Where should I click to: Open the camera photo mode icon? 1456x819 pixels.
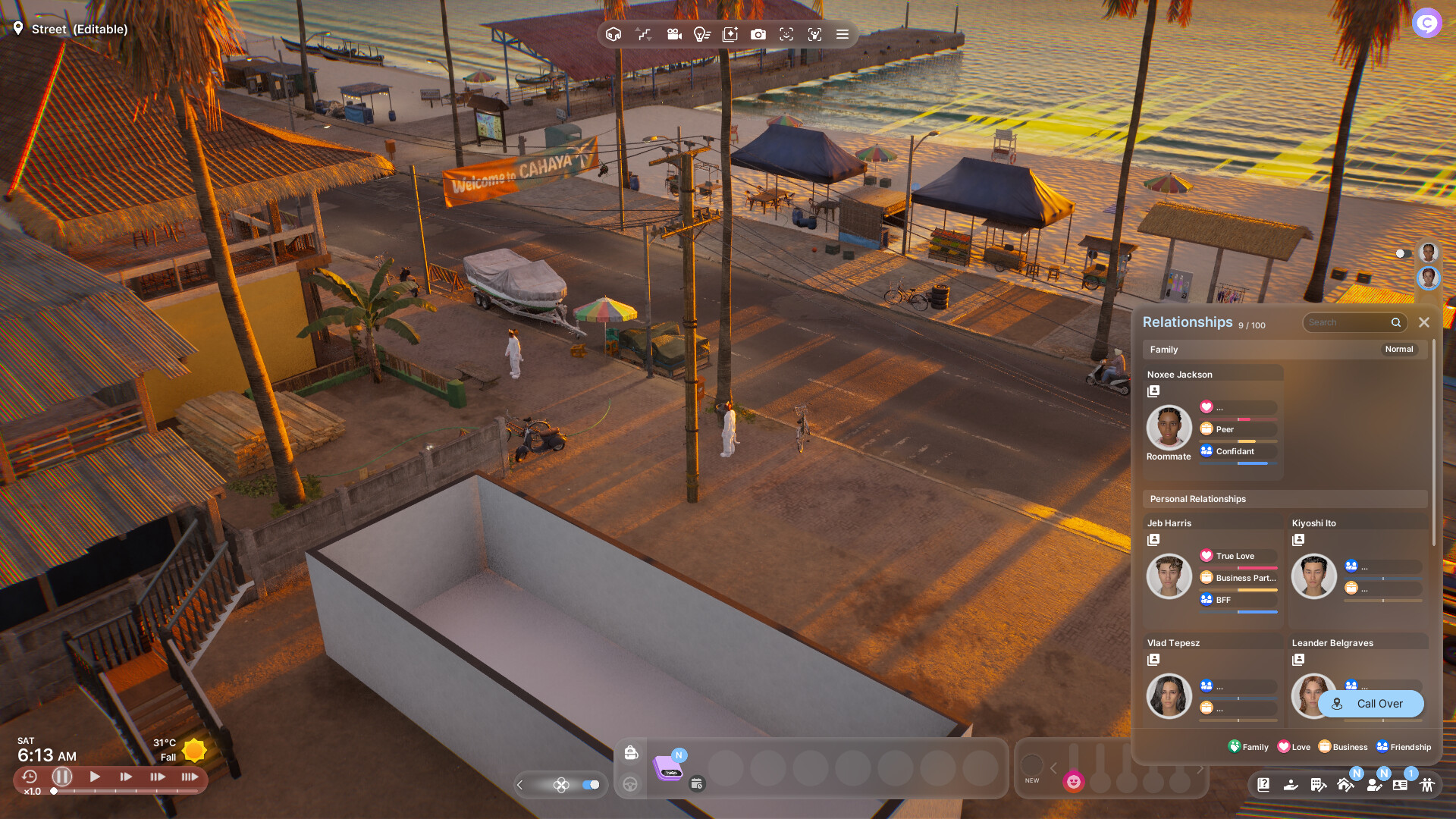[x=758, y=34]
